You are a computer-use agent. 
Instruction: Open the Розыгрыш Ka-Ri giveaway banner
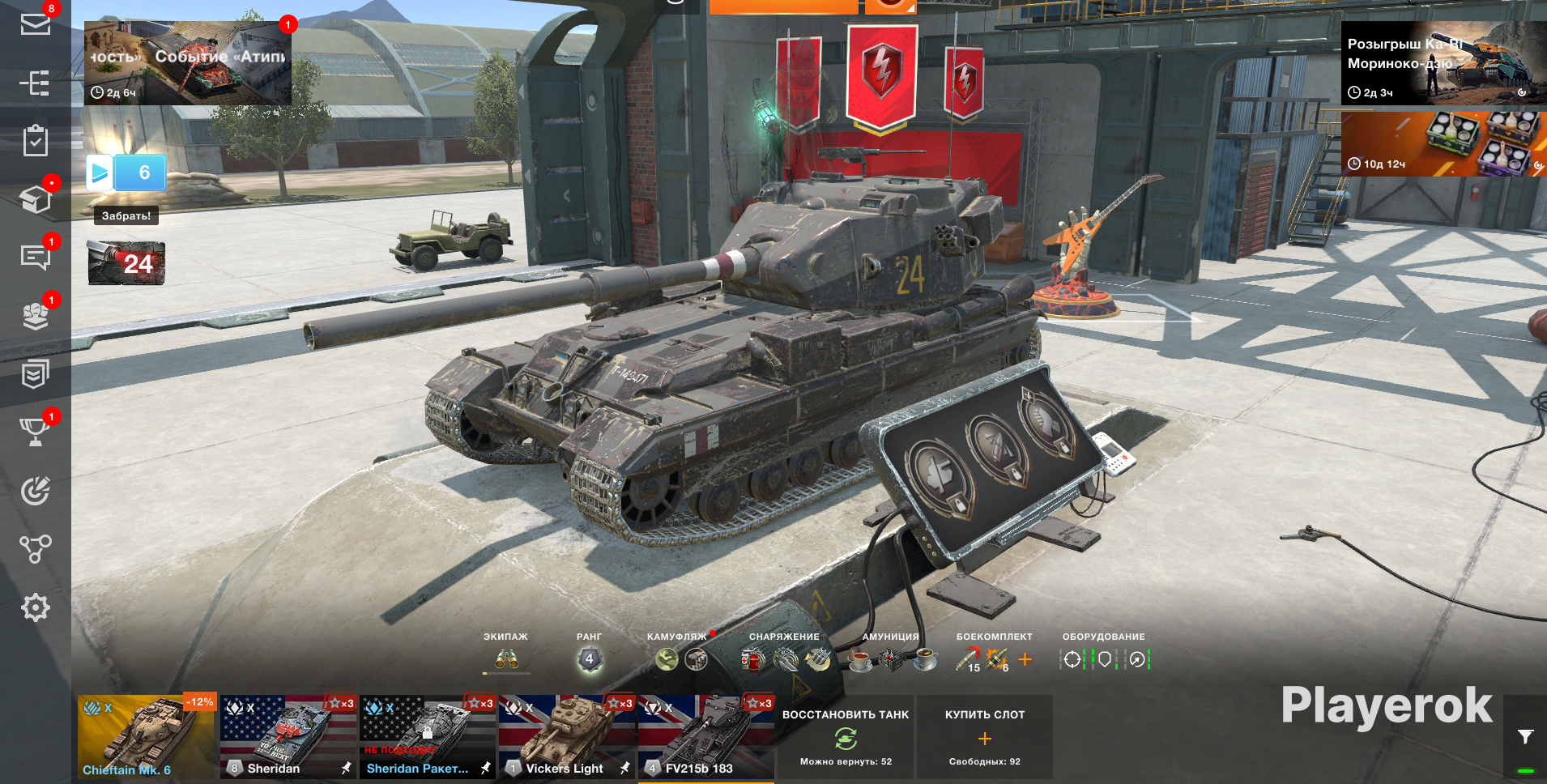(1443, 64)
